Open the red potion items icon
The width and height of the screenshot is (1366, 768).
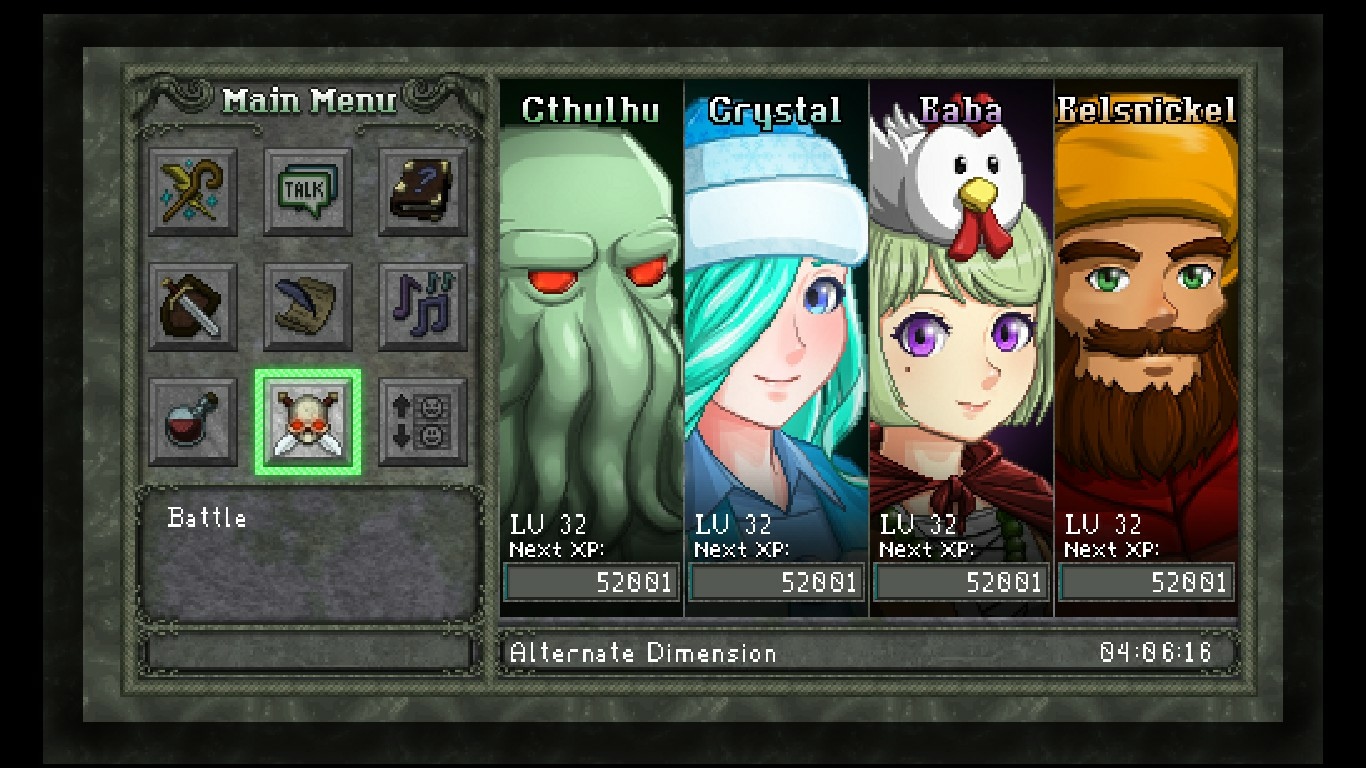pyautogui.click(x=193, y=421)
